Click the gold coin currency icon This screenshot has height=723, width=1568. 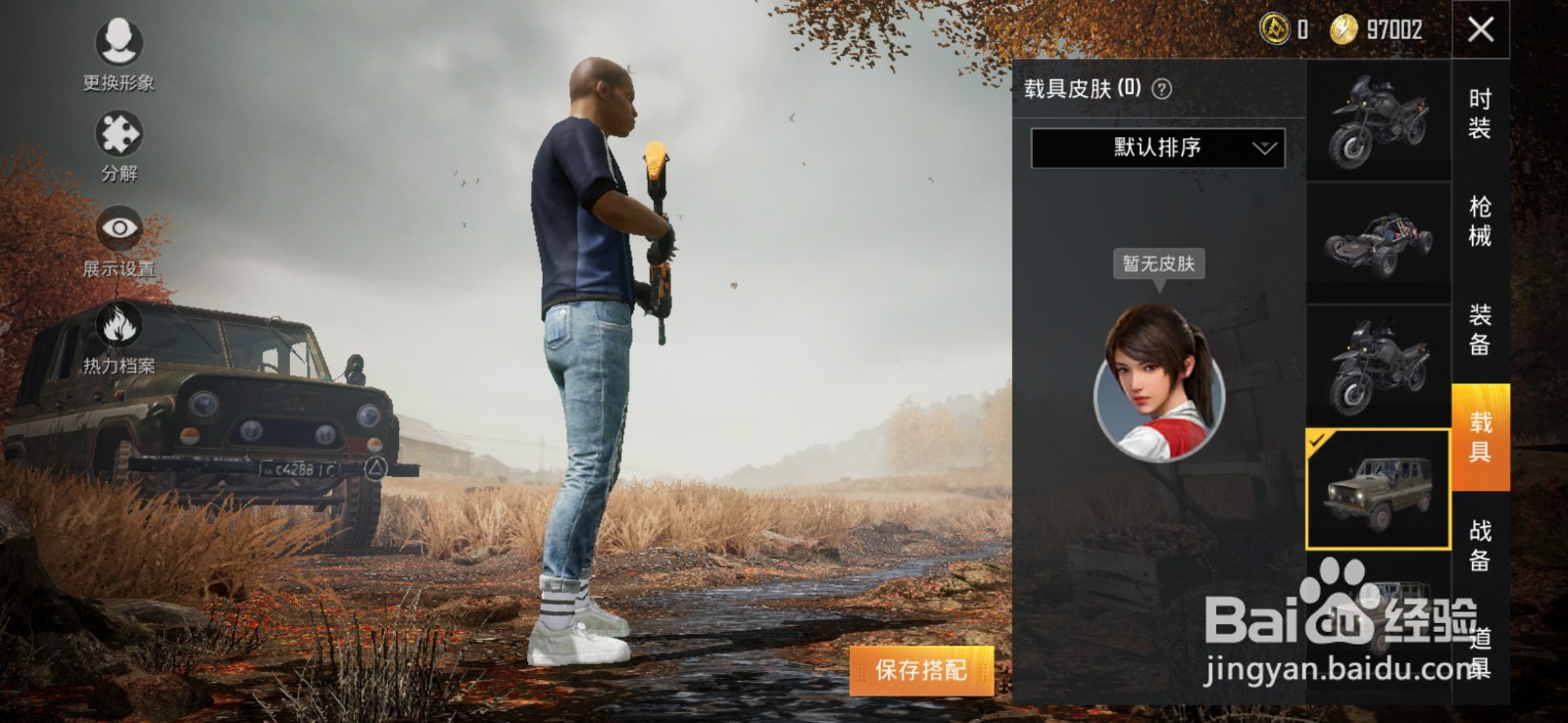tap(1274, 29)
